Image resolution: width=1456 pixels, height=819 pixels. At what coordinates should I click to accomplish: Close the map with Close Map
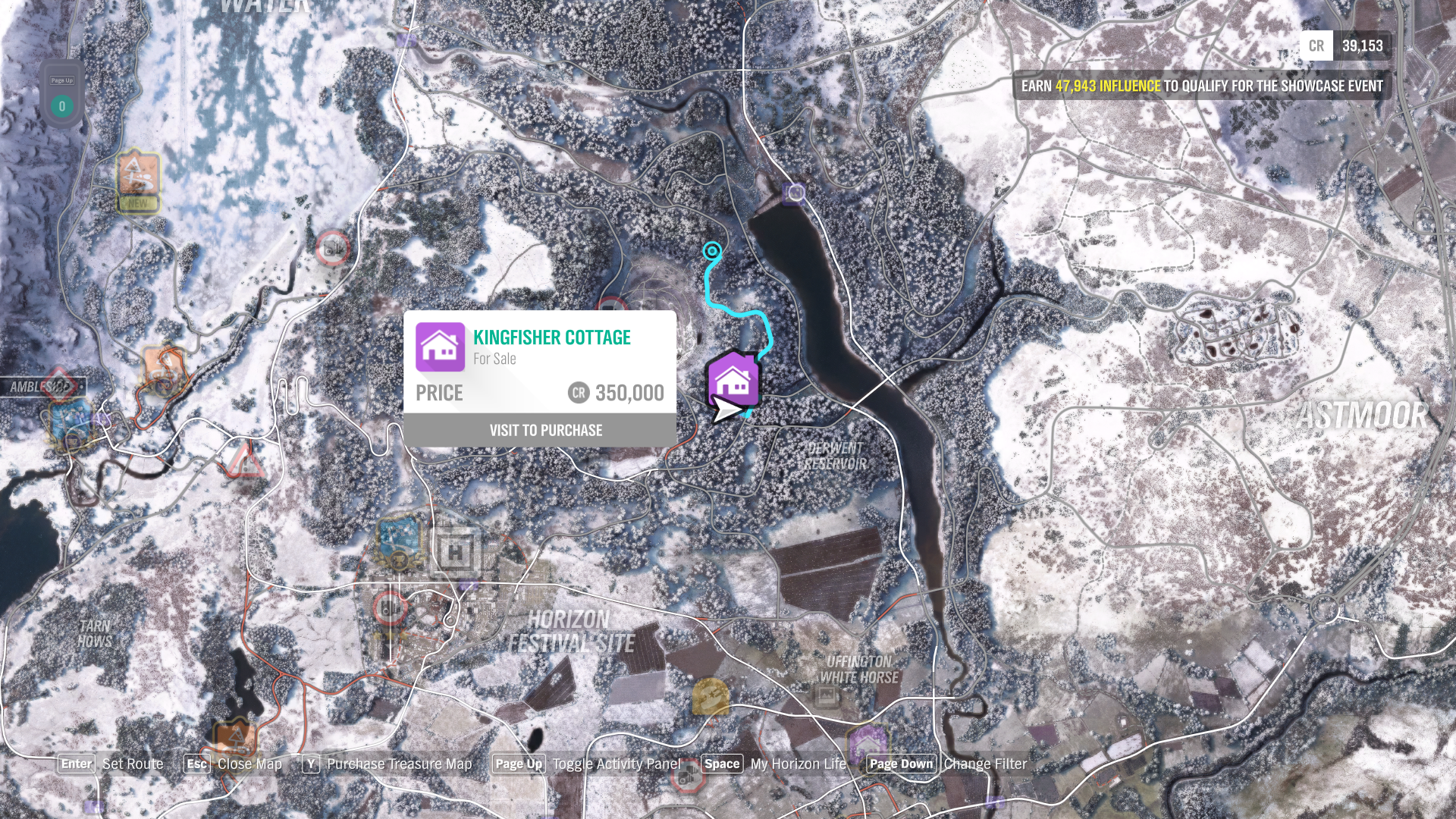point(249,764)
